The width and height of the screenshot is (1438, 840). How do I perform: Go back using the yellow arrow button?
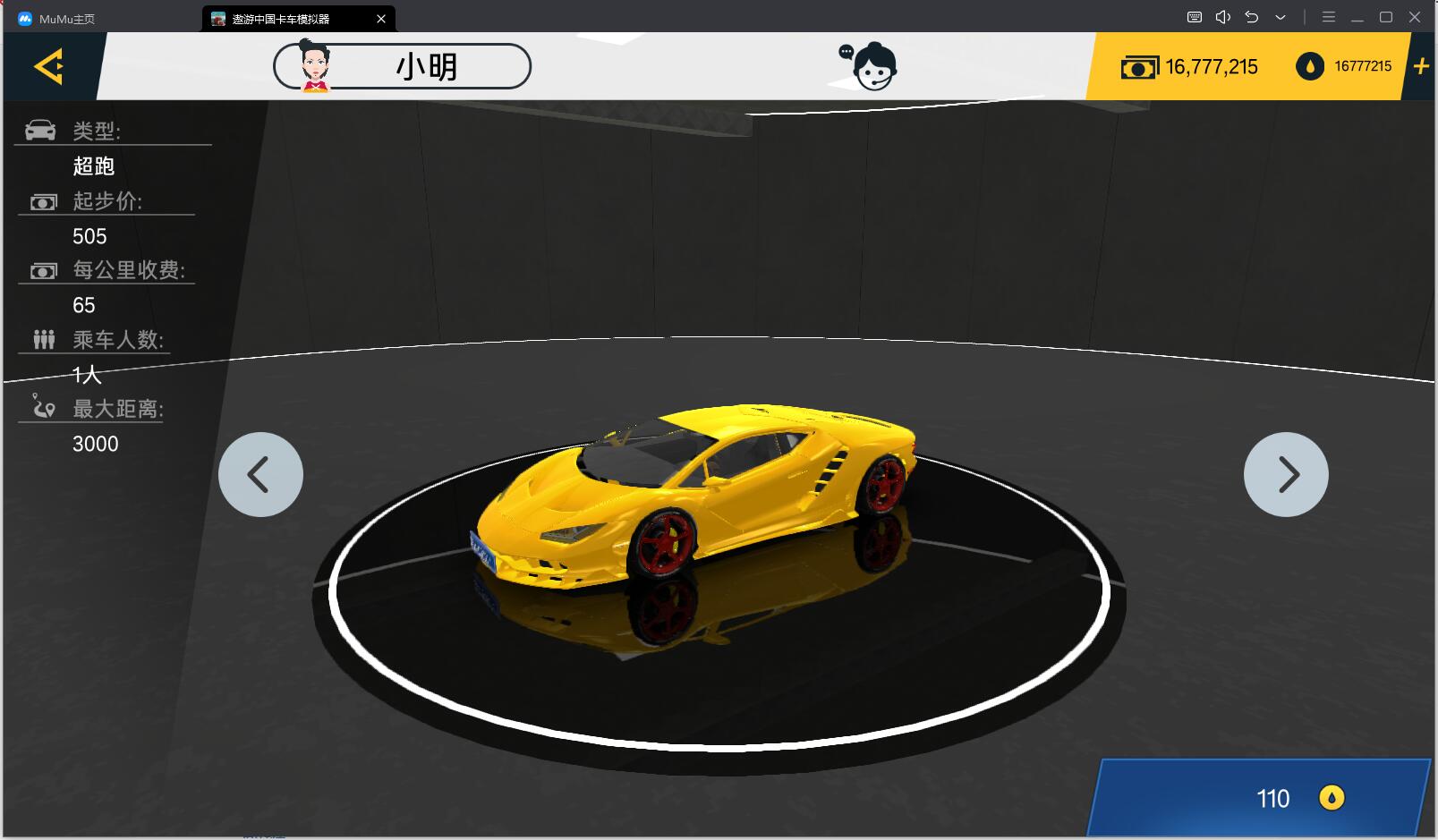[x=48, y=66]
